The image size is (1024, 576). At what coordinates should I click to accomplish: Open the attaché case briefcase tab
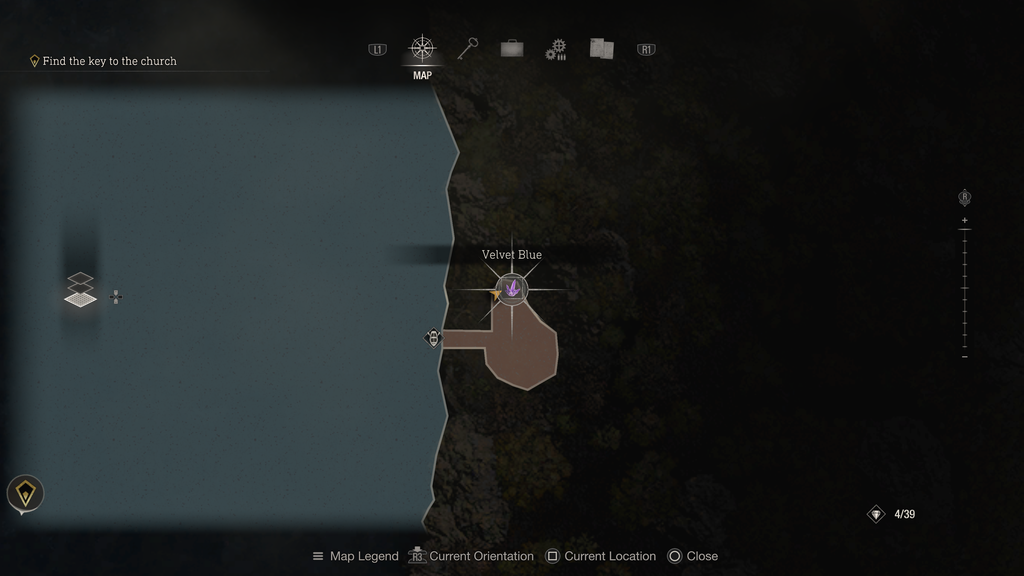(x=512, y=49)
